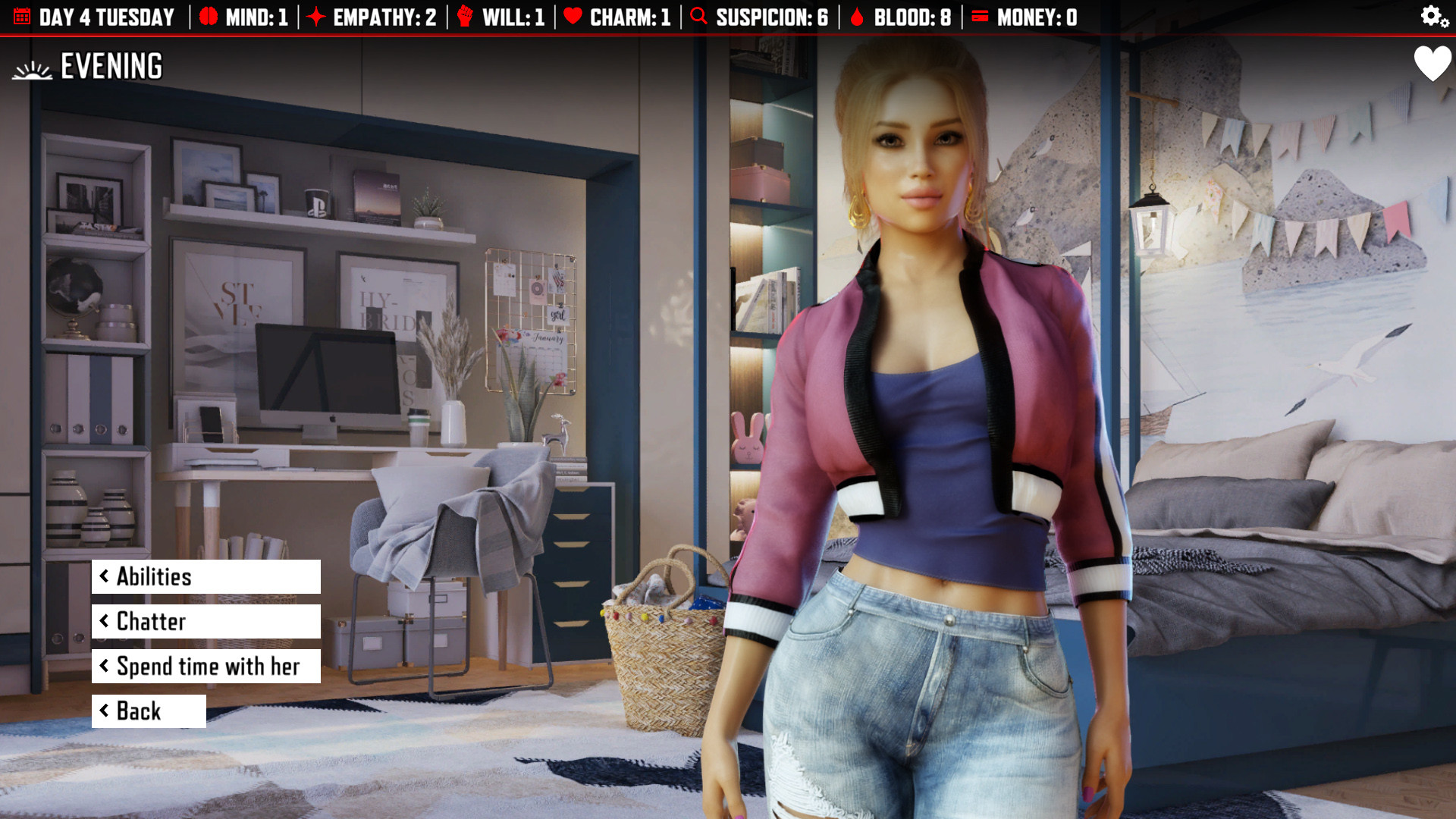
Task: Choose Spend time with her
Action: coord(208,667)
